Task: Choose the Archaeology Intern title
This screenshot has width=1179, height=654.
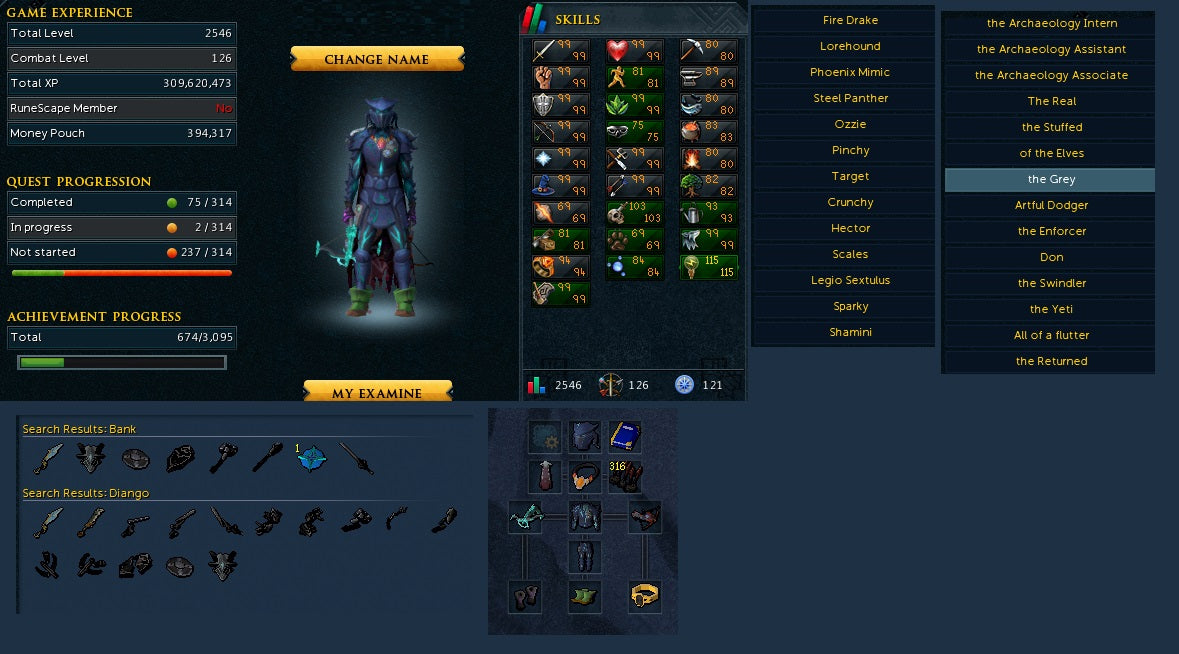Action: coord(1051,23)
